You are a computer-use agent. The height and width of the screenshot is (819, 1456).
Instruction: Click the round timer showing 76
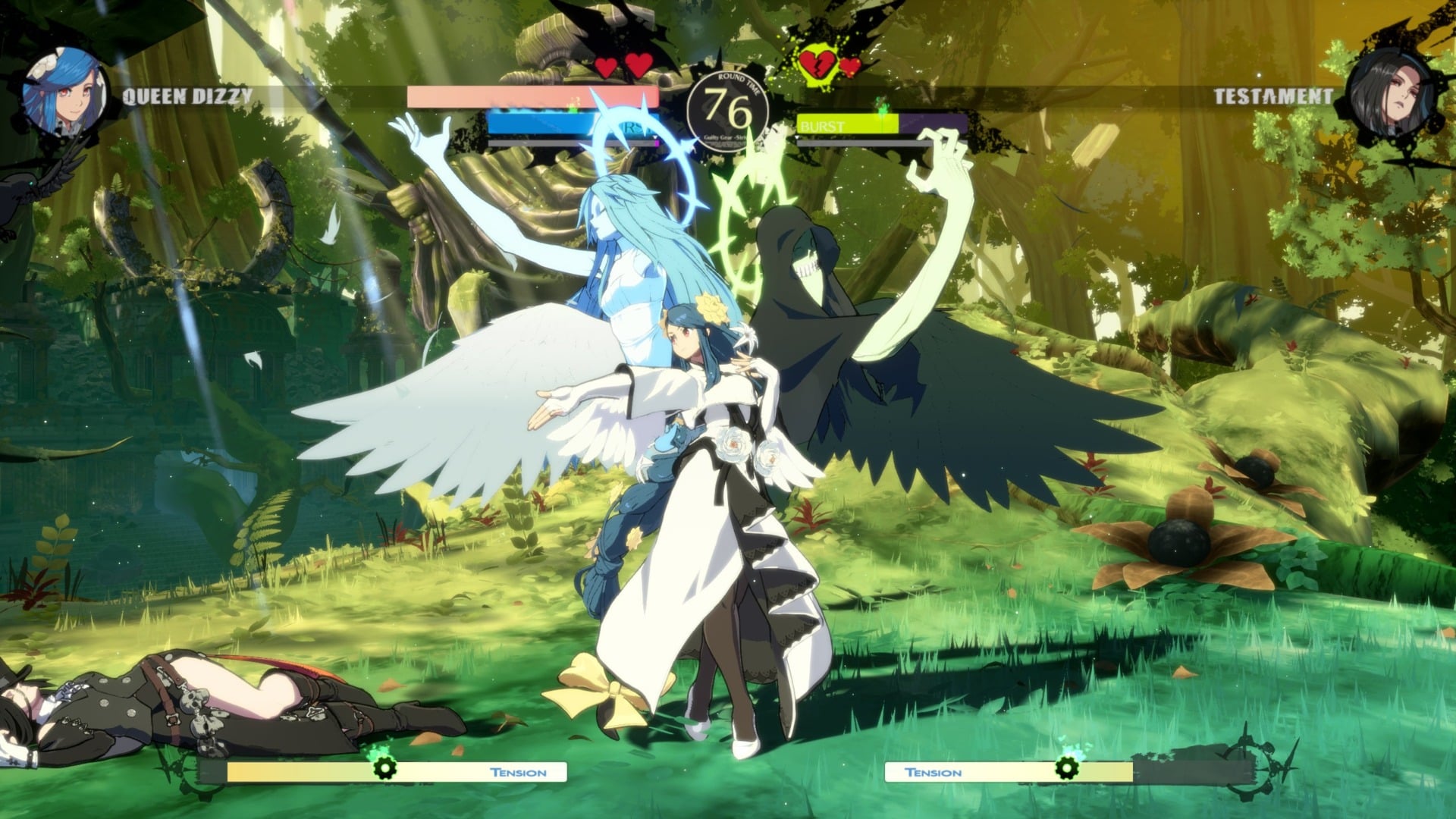(726, 106)
